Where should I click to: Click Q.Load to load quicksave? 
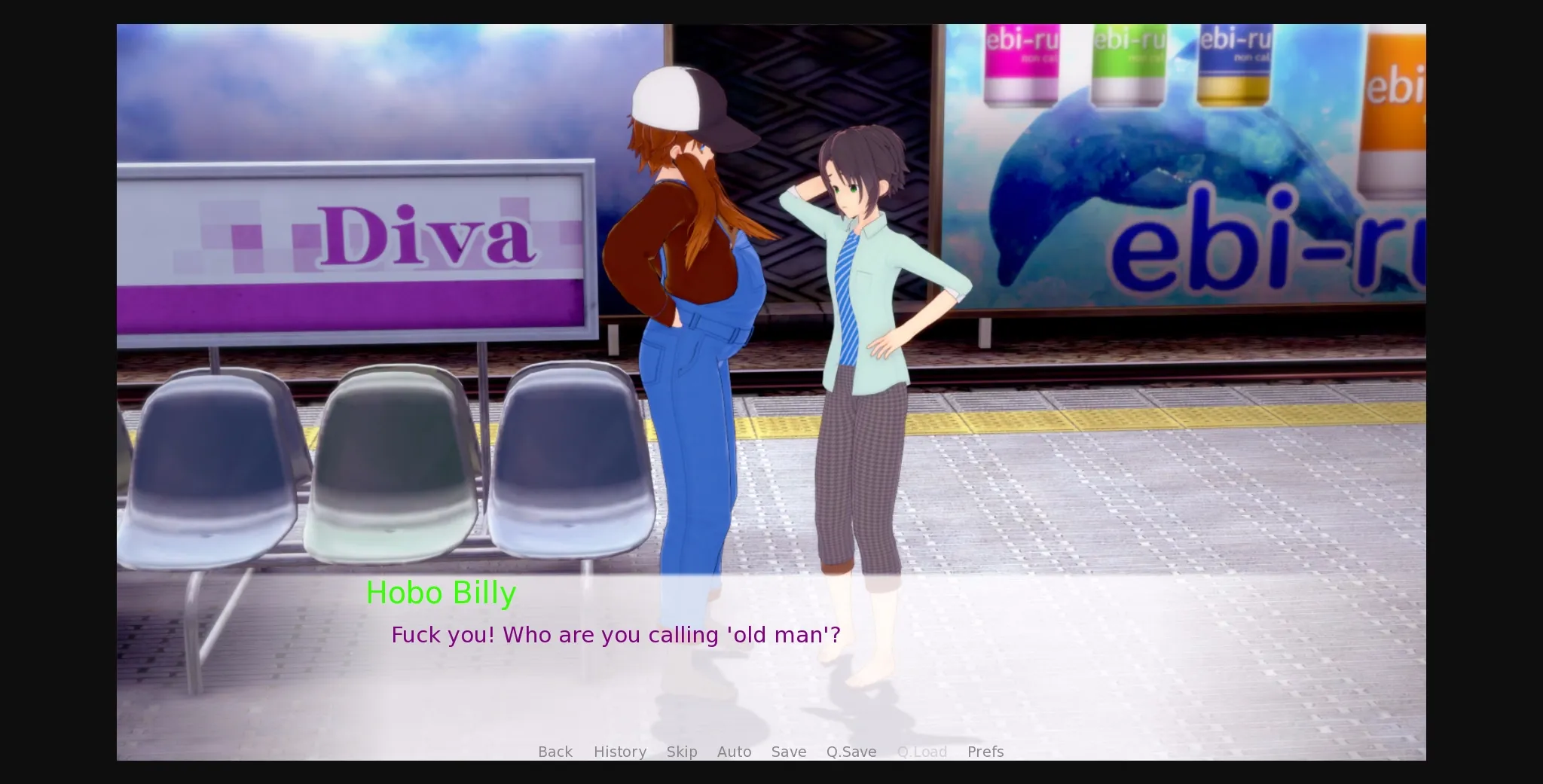coord(922,751)
